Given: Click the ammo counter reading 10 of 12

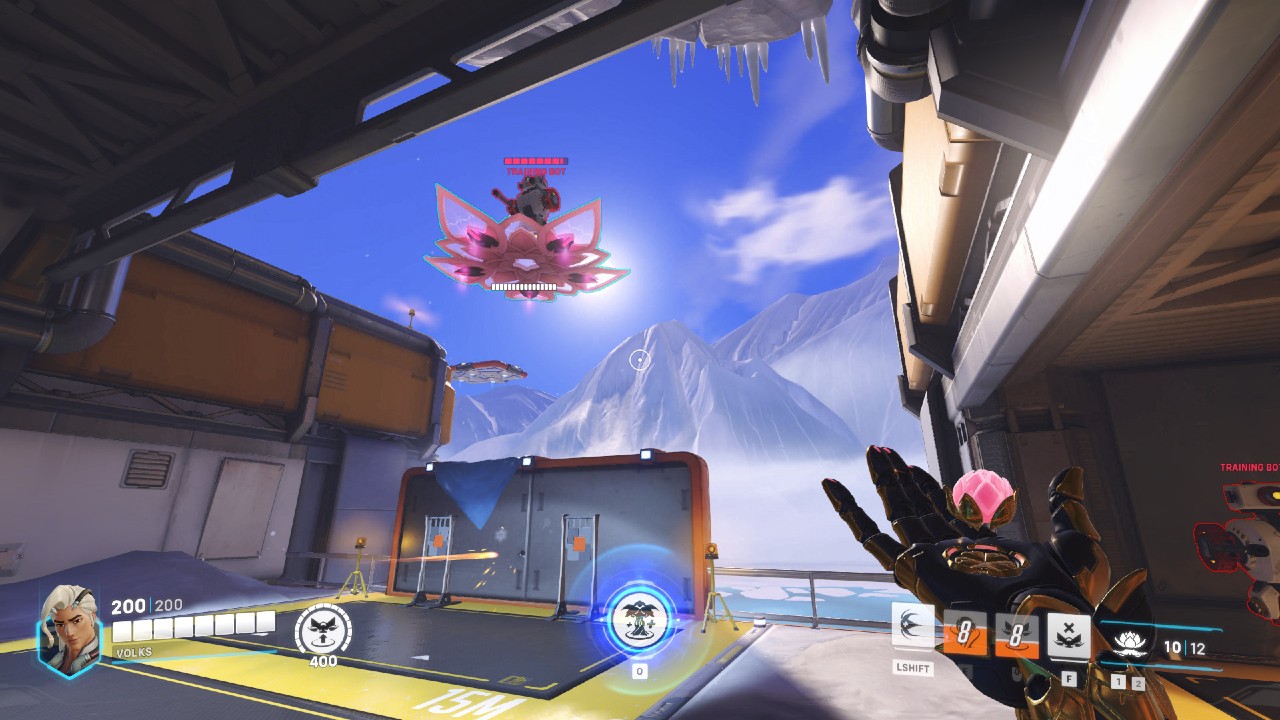Looking at the screenshot, I should [1185, 646].
